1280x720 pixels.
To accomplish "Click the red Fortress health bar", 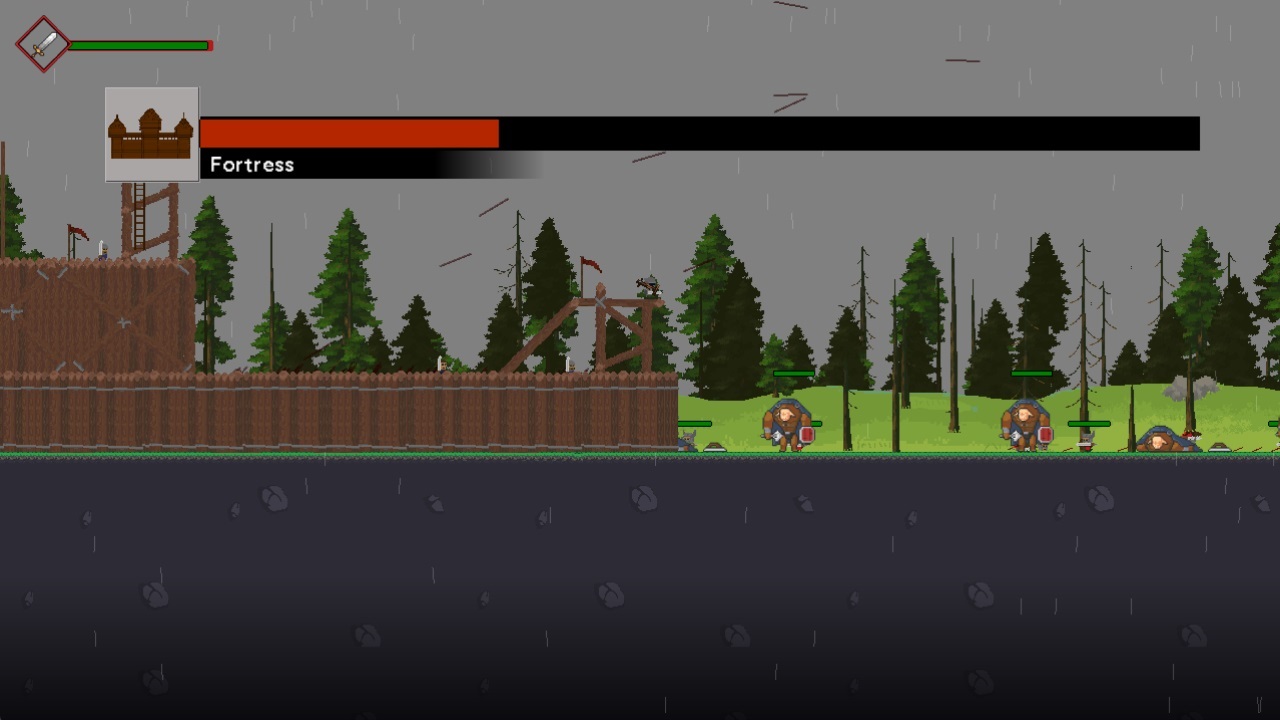I will pos(350,133).
